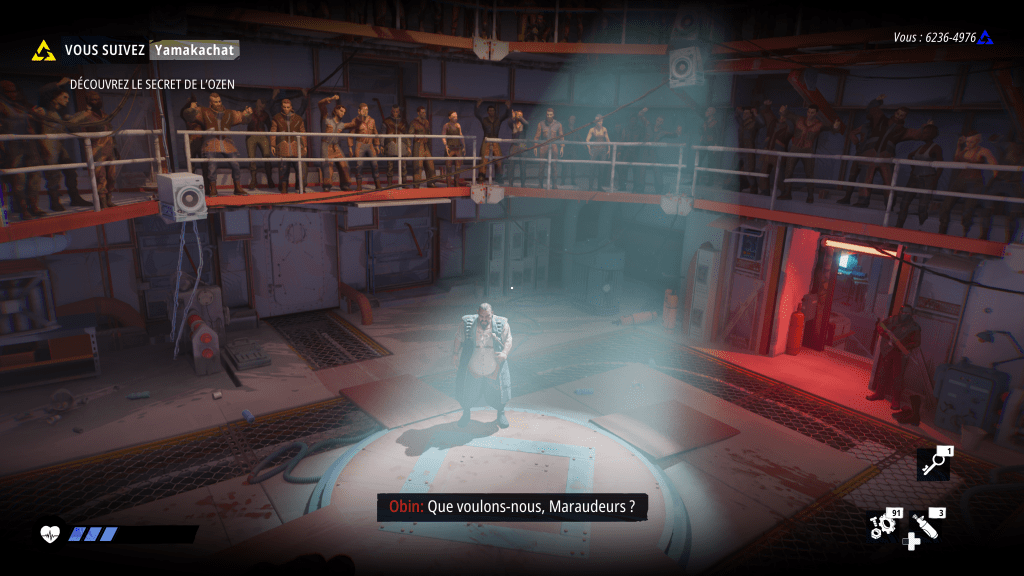
Task: Click the Yamakachat player name tag
Action: pyautogui.click(x=195, y=49)
